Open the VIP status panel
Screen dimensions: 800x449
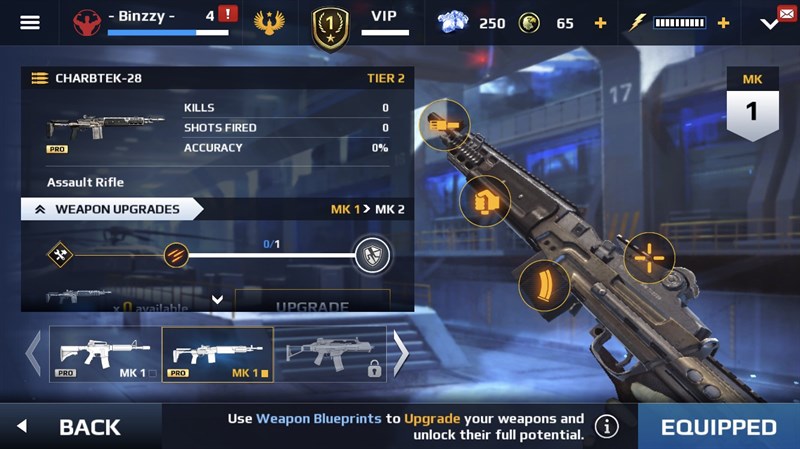pyautogui.click(x=384, y=22)
